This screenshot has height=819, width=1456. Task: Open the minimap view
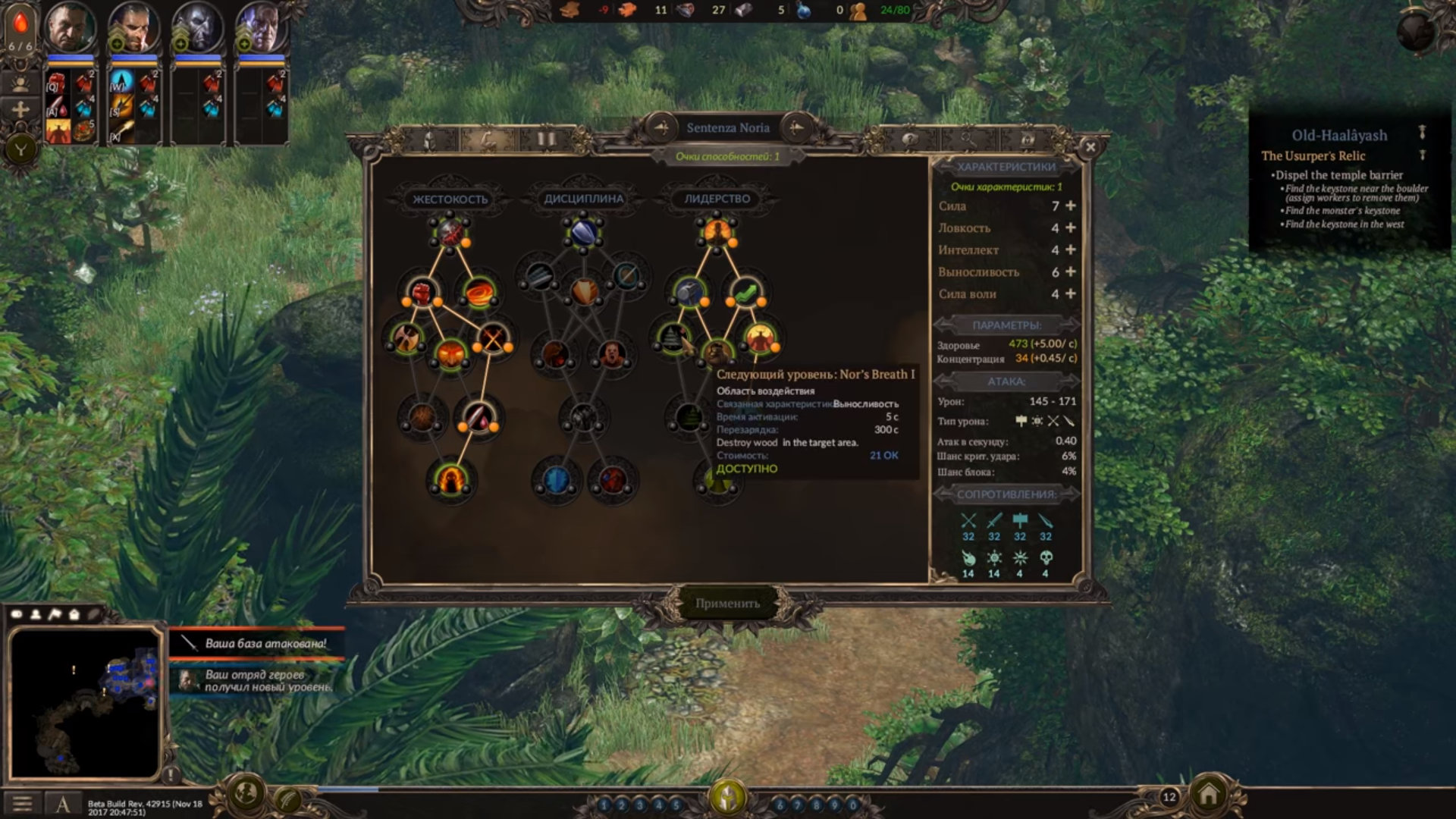point(85,702)
